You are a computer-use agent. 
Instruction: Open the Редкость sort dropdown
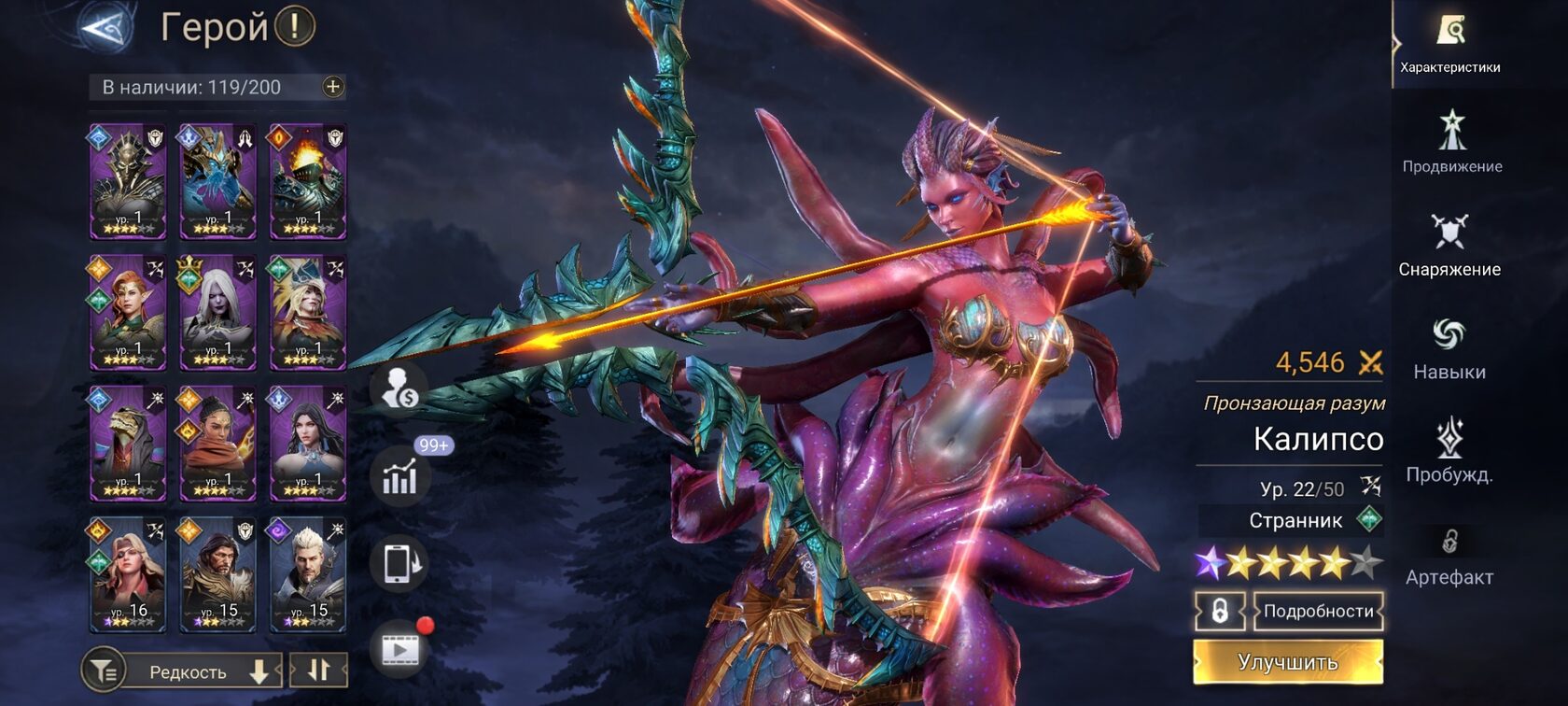click(x=202, y=671)
